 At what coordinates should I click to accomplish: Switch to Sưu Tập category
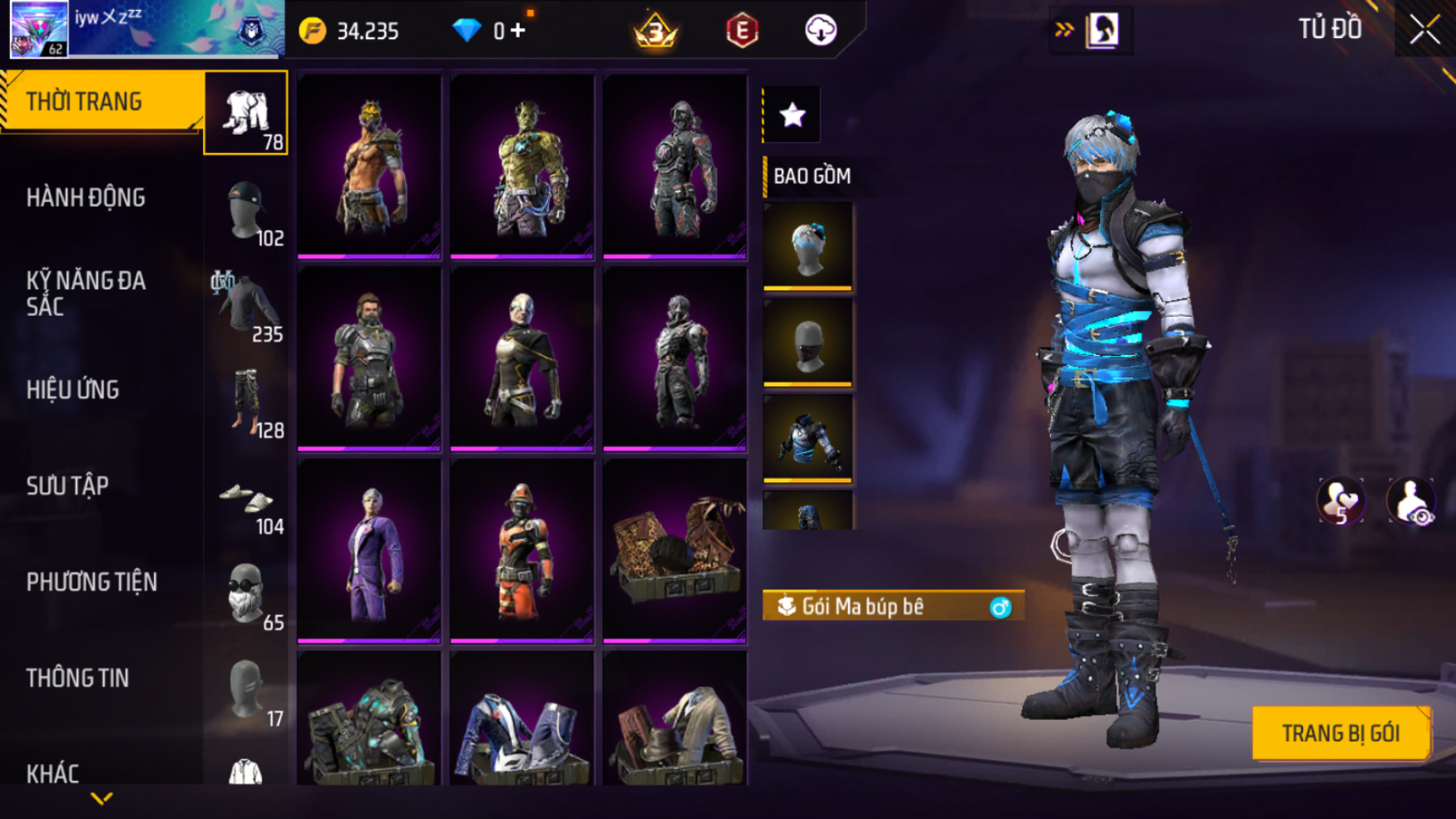[x=68, y=486]
